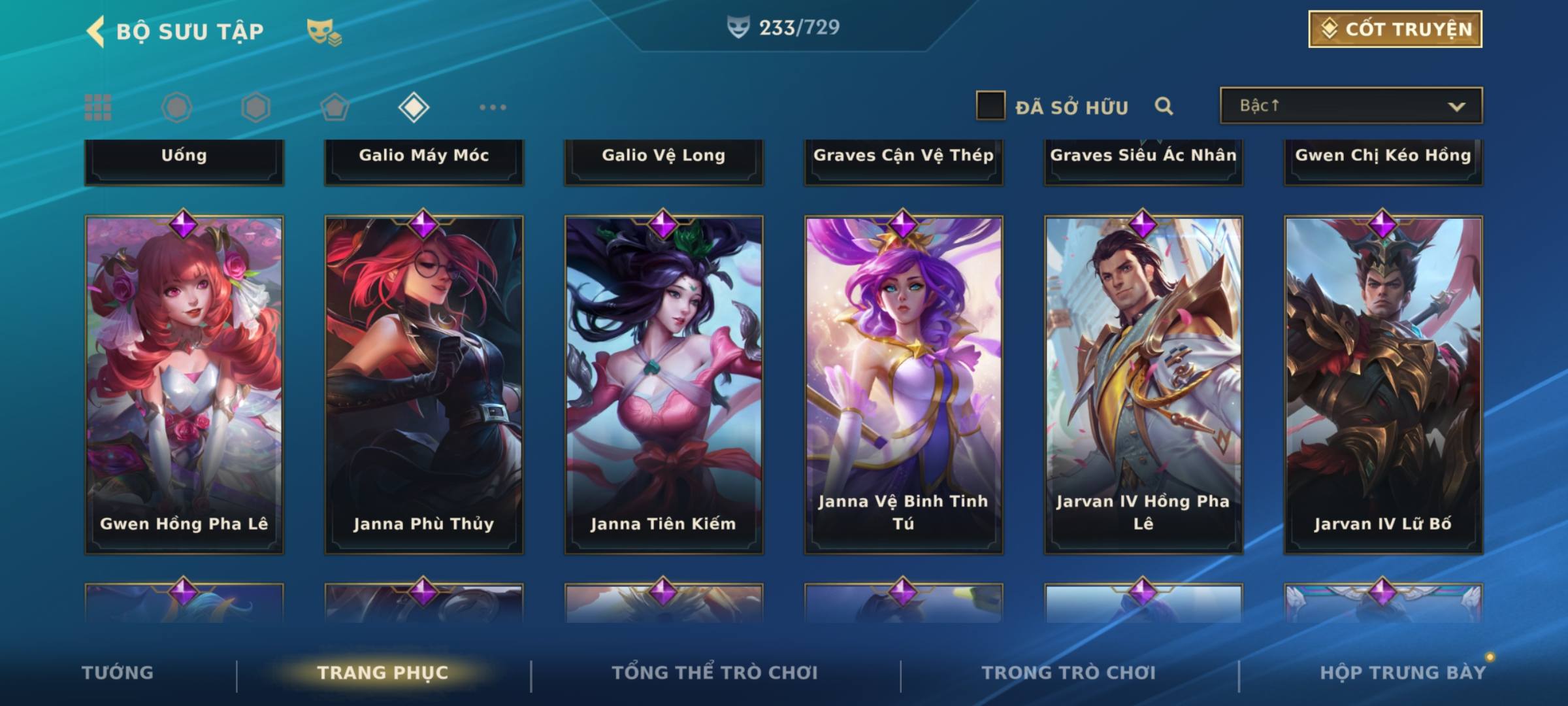Select Jarvan IV Hồng Pha Lê skin
The image size is (1568, 706).
[x=1143, y=386]
